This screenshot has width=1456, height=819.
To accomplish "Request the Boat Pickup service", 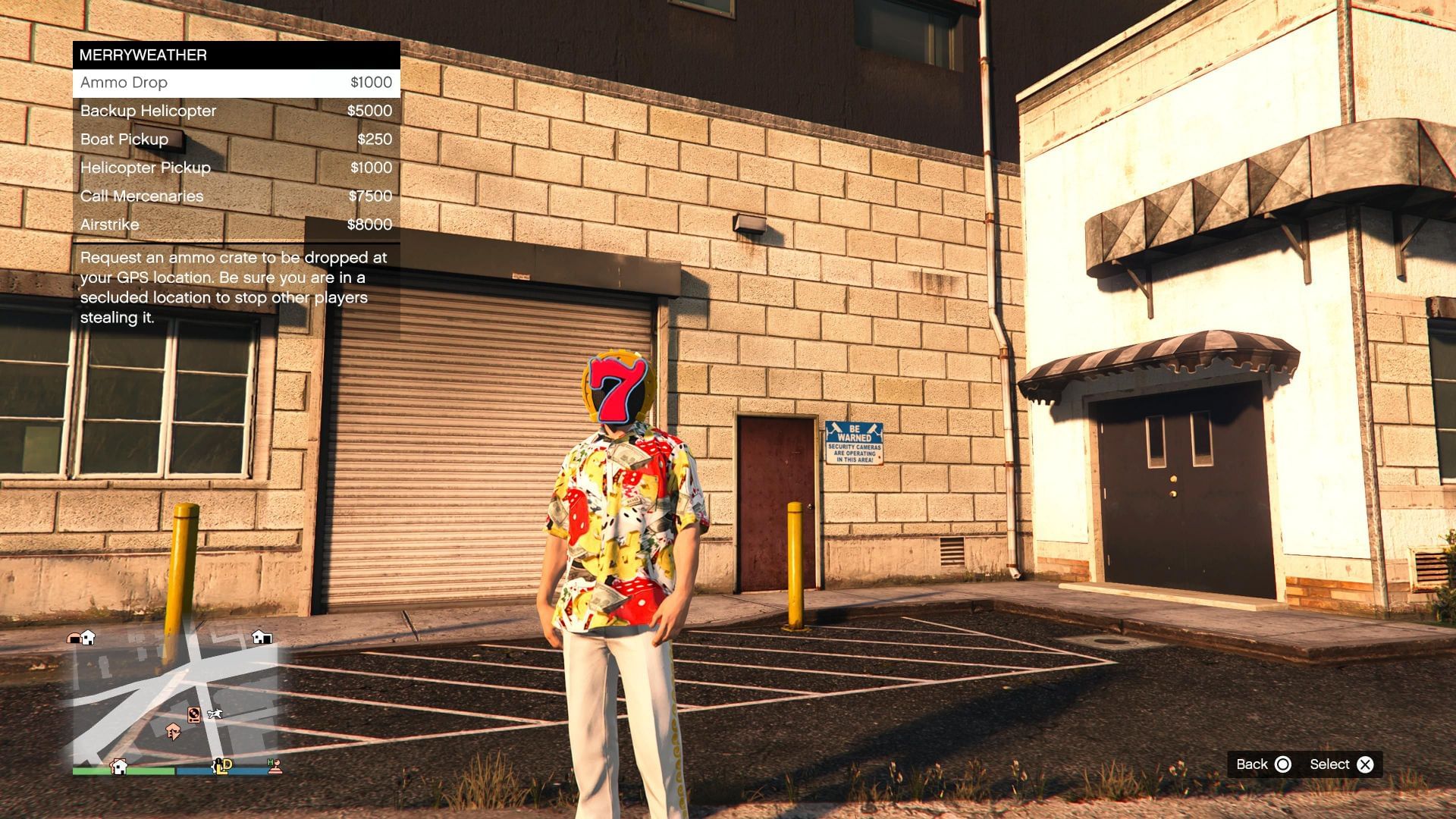I will tap(236, 140).
